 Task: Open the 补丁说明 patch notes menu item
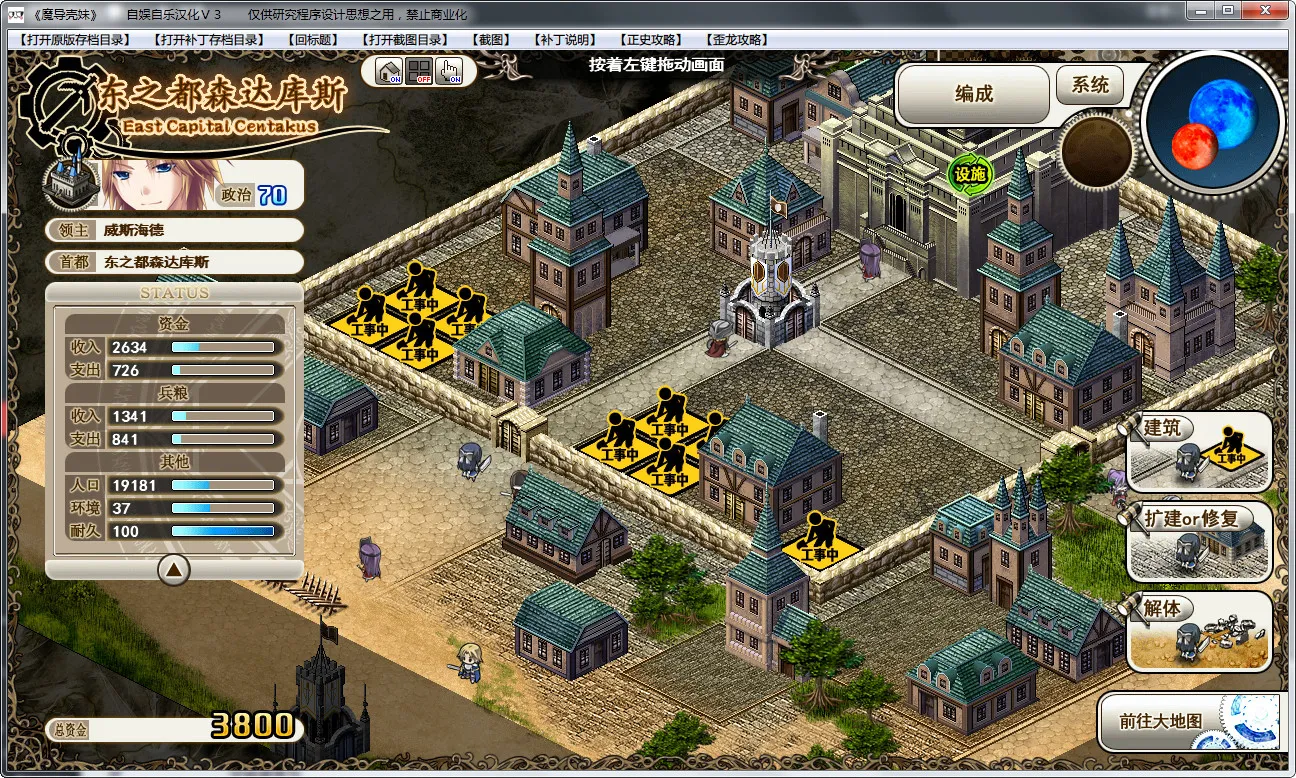pyautogui.click(x=565, y=40)
